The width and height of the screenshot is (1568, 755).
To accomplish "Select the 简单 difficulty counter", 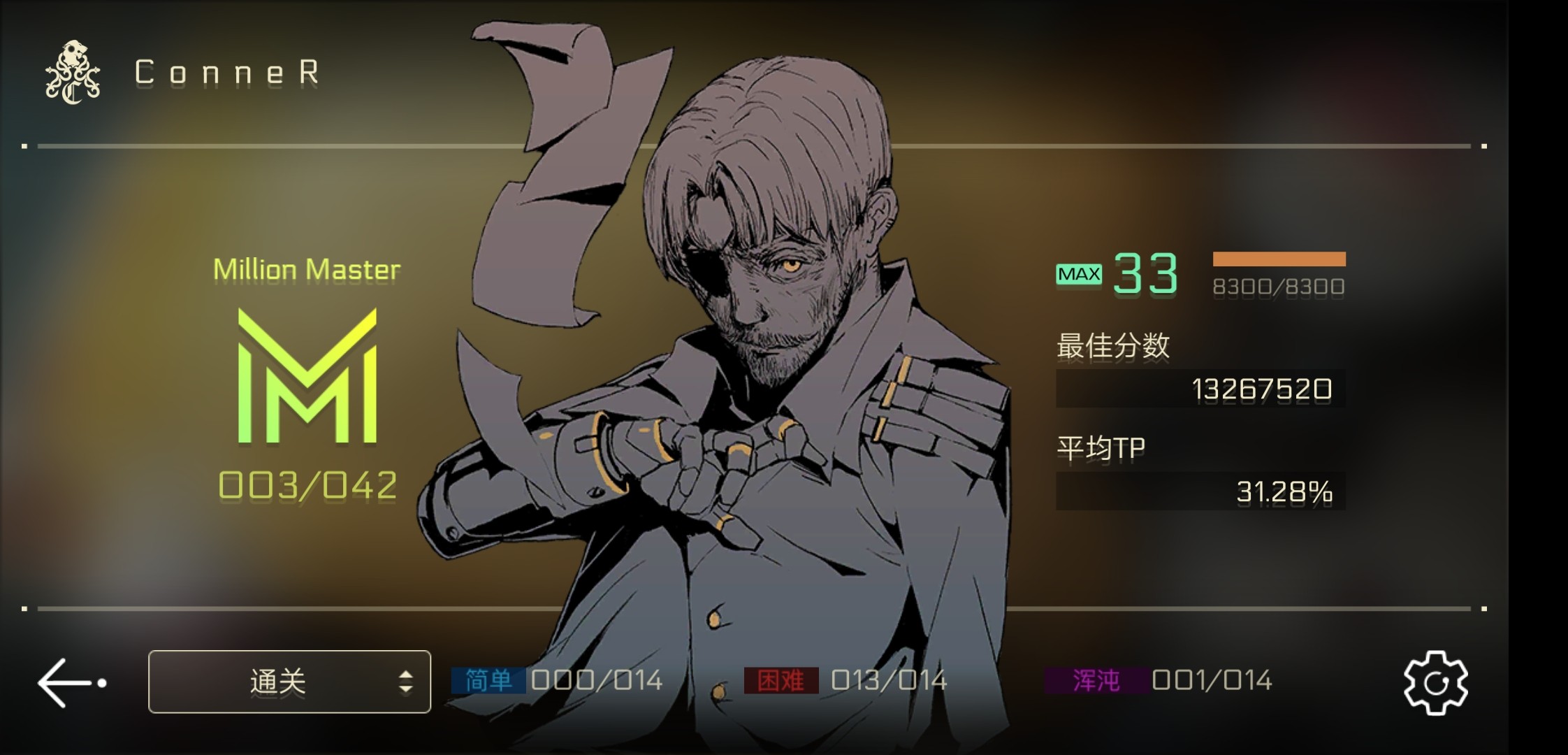I will [557, 680].
